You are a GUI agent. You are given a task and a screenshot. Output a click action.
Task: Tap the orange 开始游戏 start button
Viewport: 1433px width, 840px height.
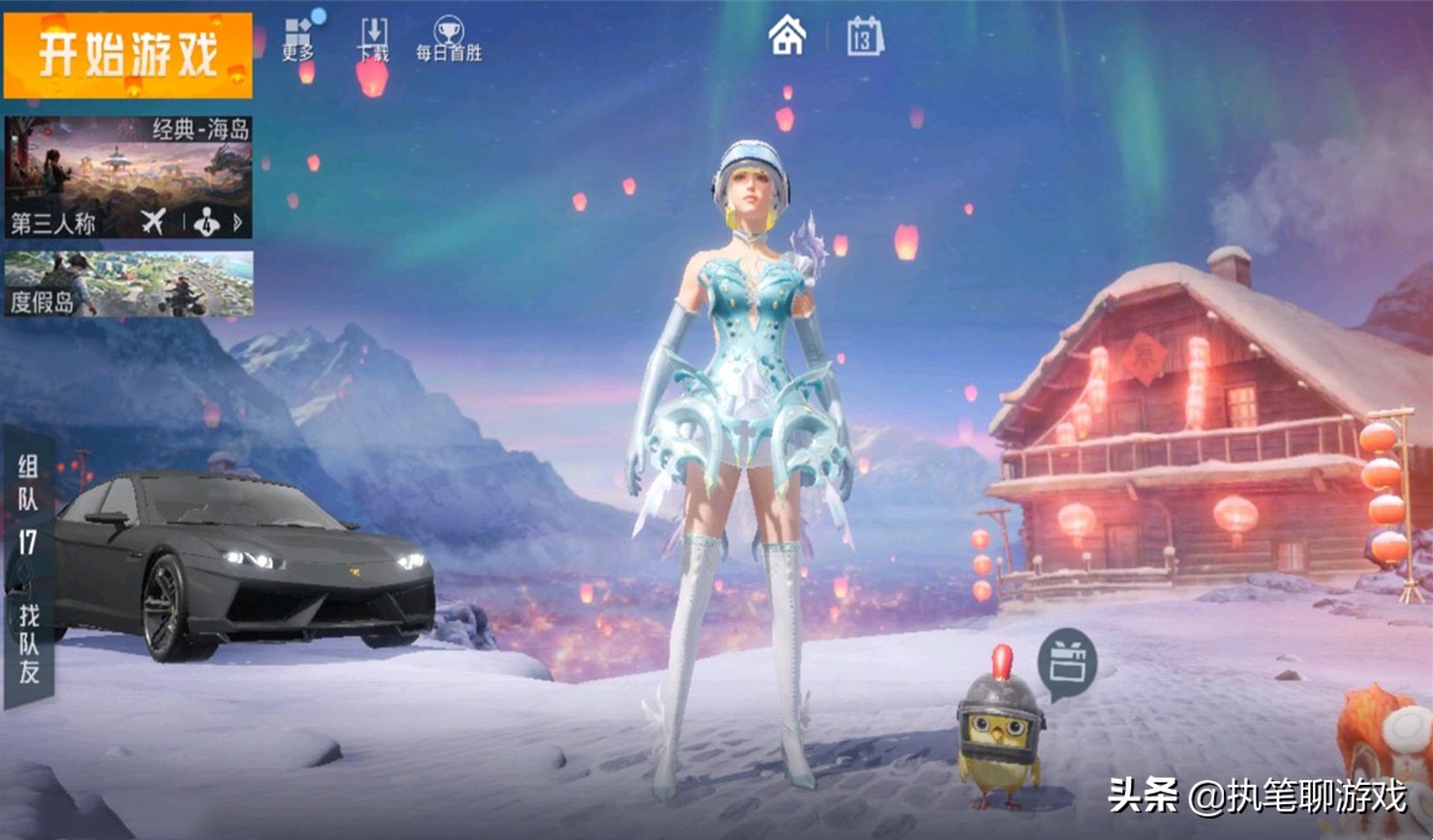(128, 55)
